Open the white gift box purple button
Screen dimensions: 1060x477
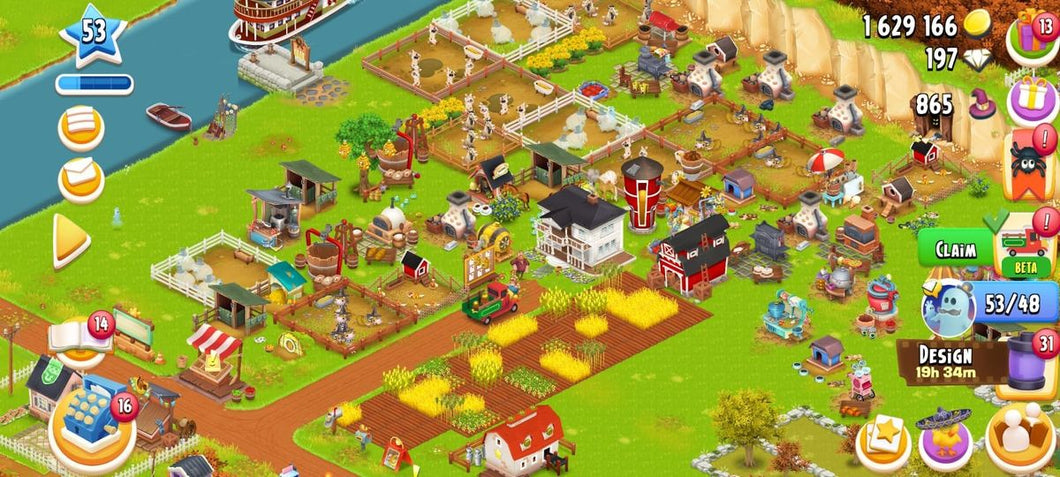(x=1032, y=99)
